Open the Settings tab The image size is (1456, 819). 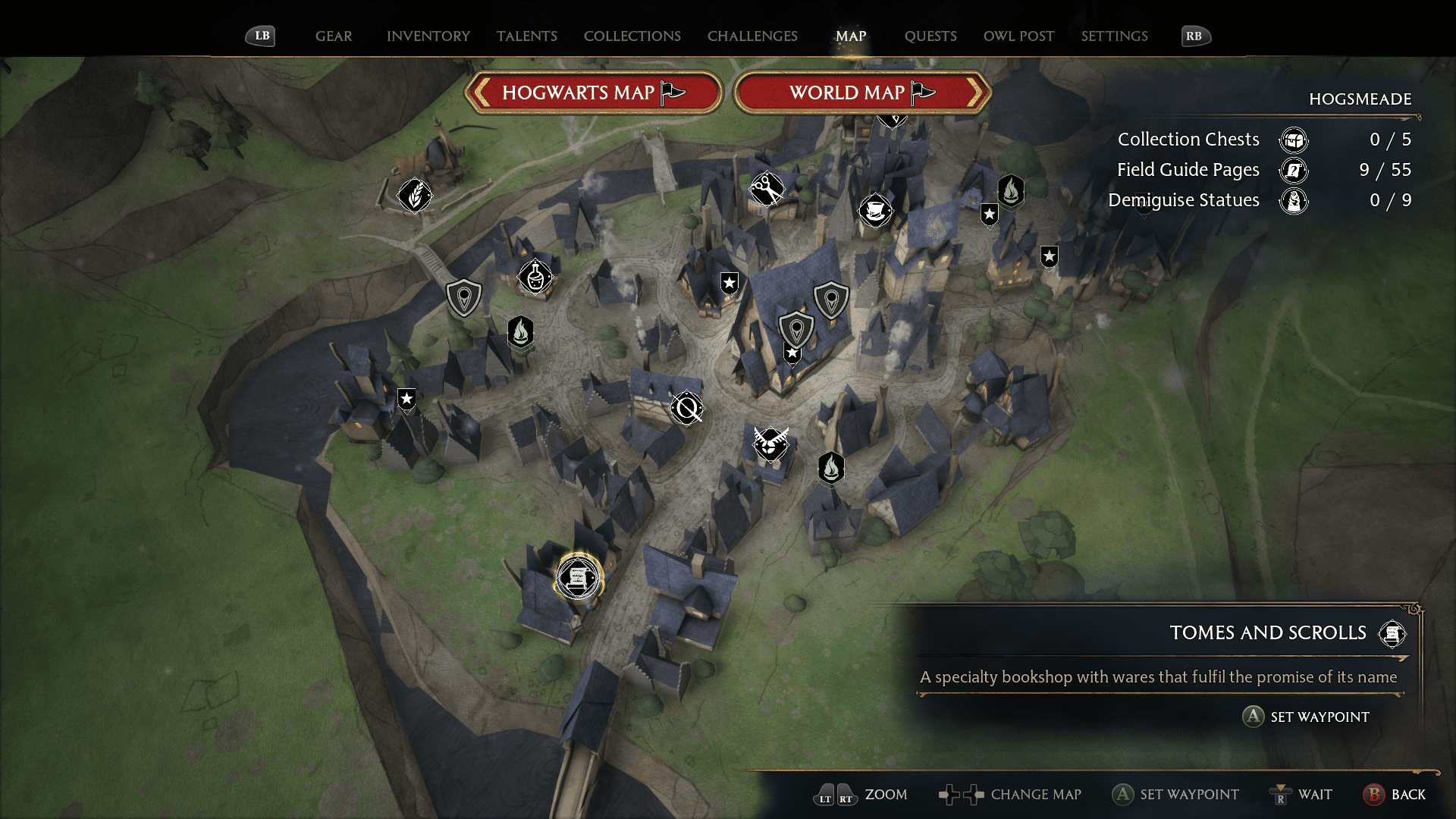click(1114, 36)
